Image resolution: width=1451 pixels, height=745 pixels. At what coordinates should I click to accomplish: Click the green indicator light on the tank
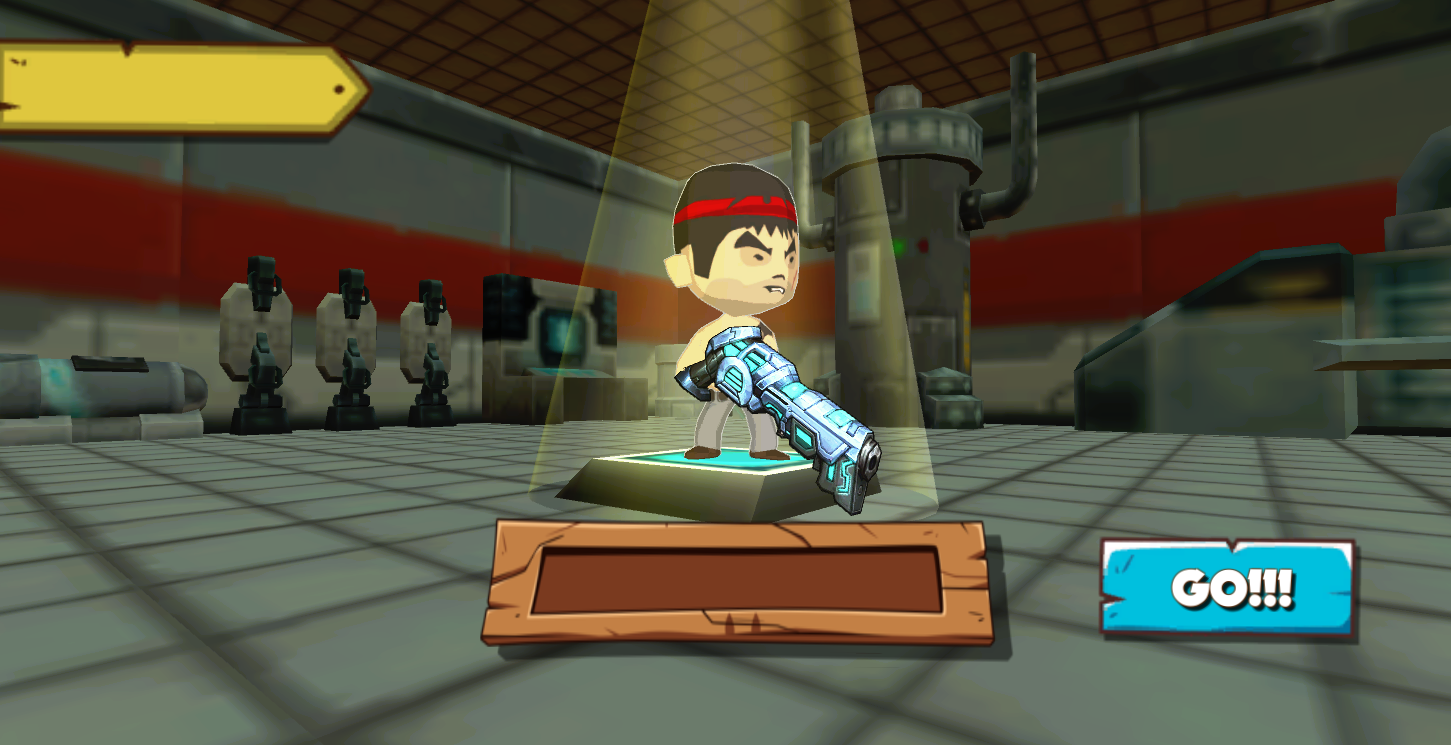(x=899, y=244)
